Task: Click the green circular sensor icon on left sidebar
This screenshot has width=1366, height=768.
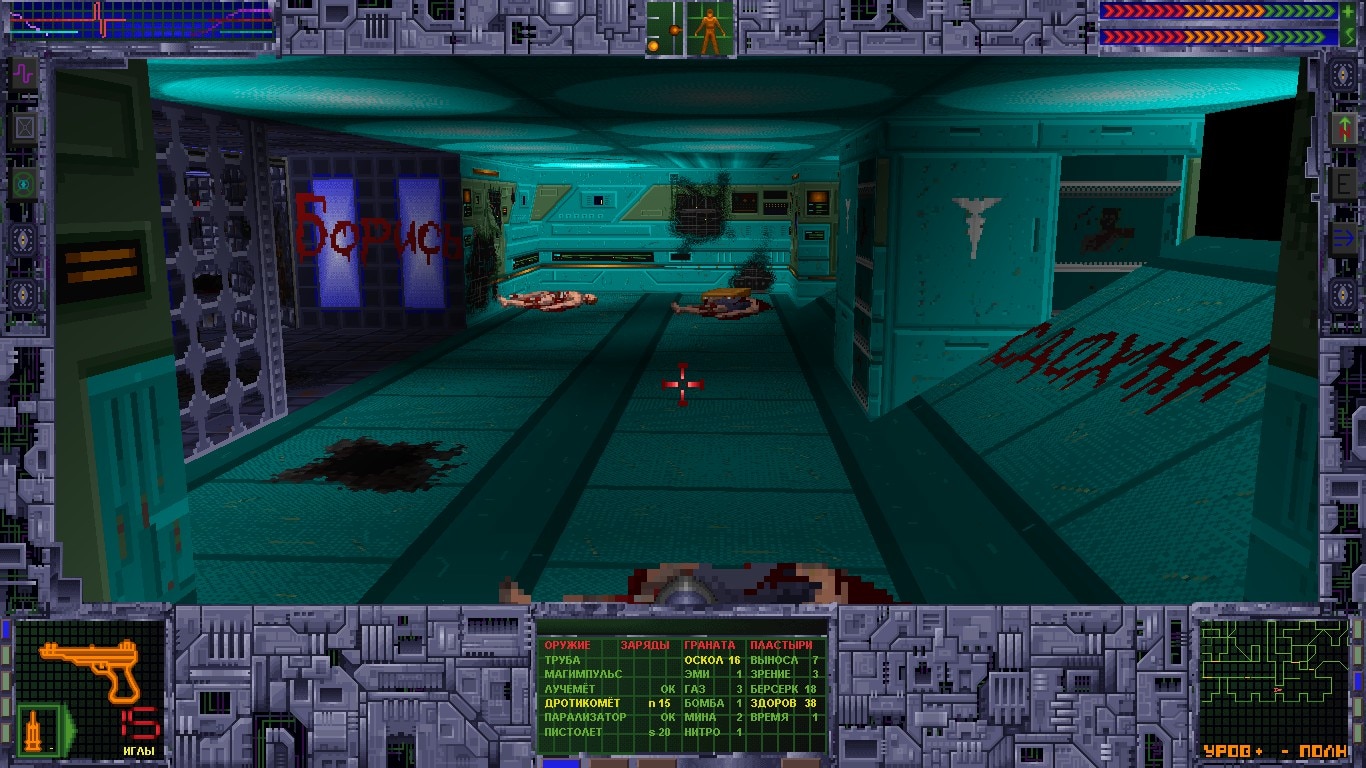Action: (x=23, y=183)
